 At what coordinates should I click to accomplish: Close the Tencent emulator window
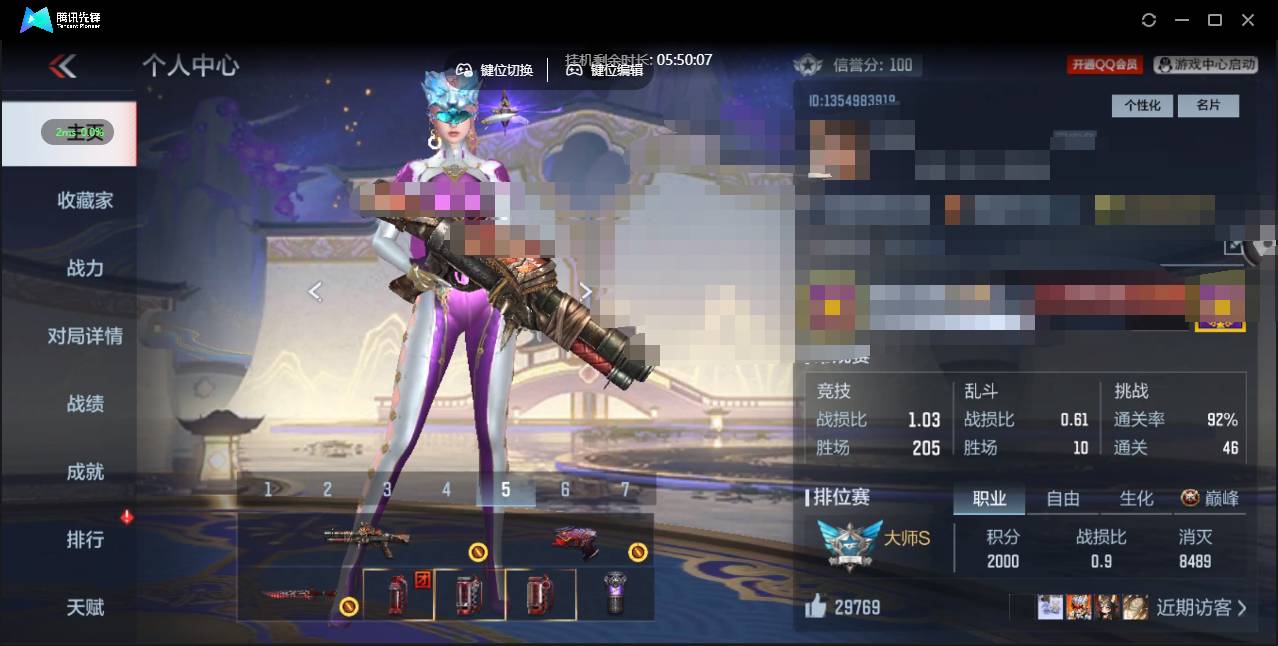point(1248,20)
